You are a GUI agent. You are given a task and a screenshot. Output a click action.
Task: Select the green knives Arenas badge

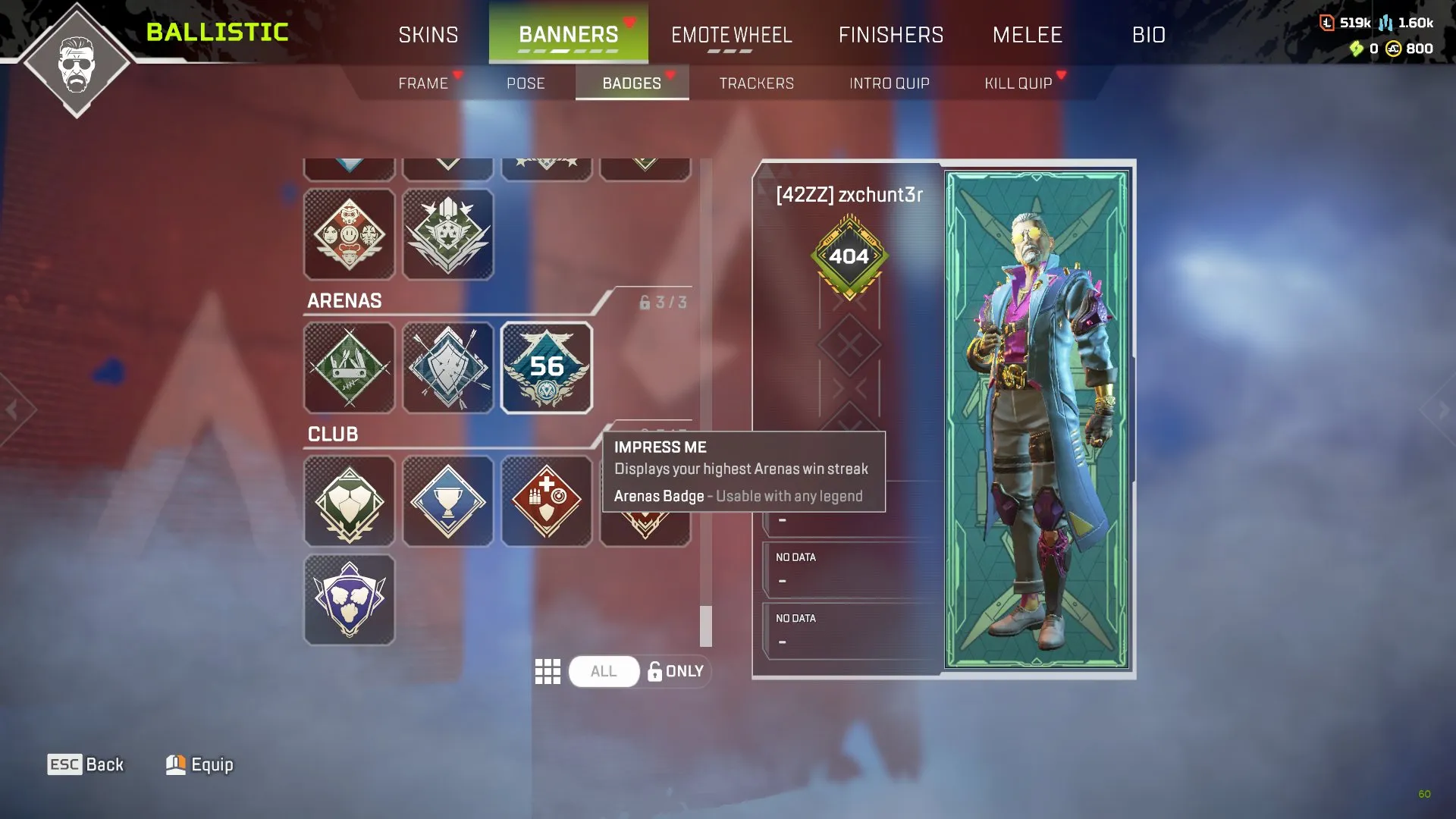(350, 368)
